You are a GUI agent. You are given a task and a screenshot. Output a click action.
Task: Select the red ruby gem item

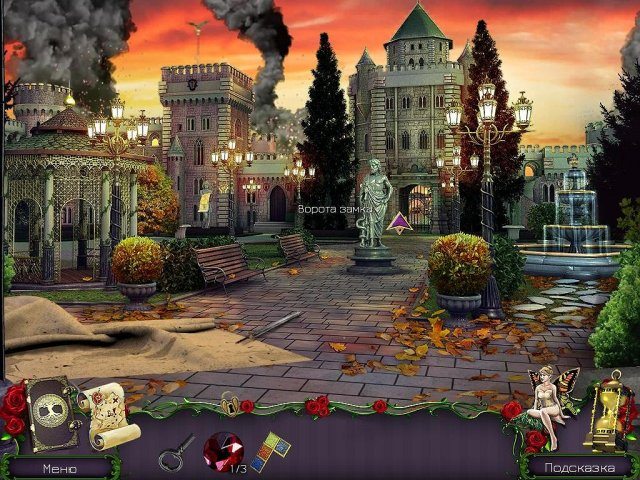click(221, 447)
